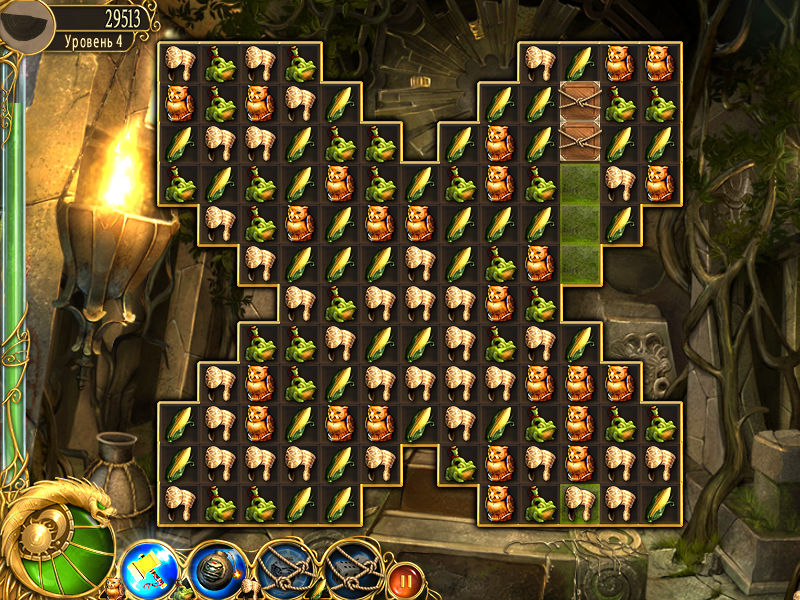The image size is (800, 600).
Task: Pause the game with the red button
Action: pos(403,577)
